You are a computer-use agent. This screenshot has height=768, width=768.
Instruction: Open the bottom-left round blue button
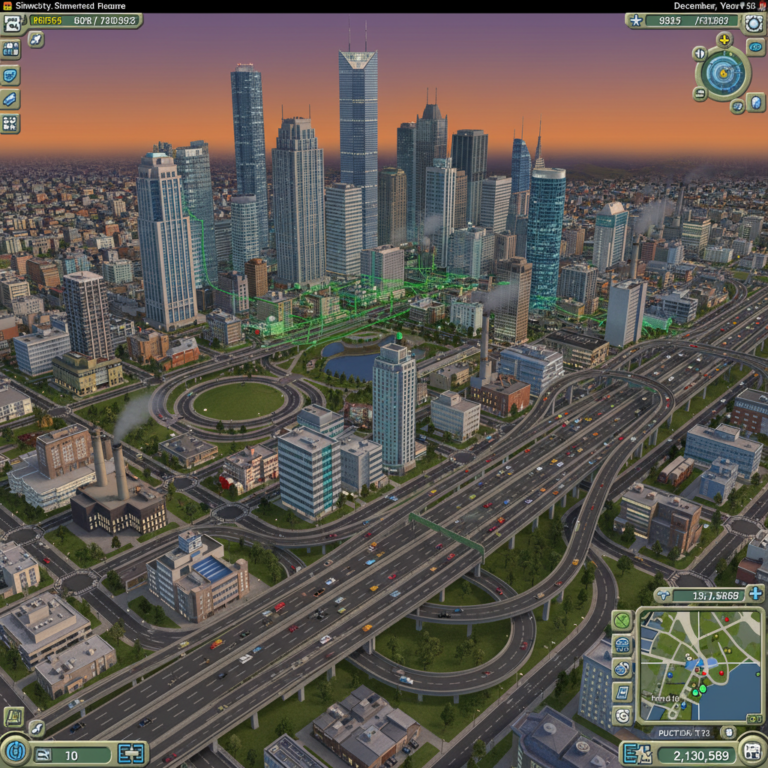(13, 752)
